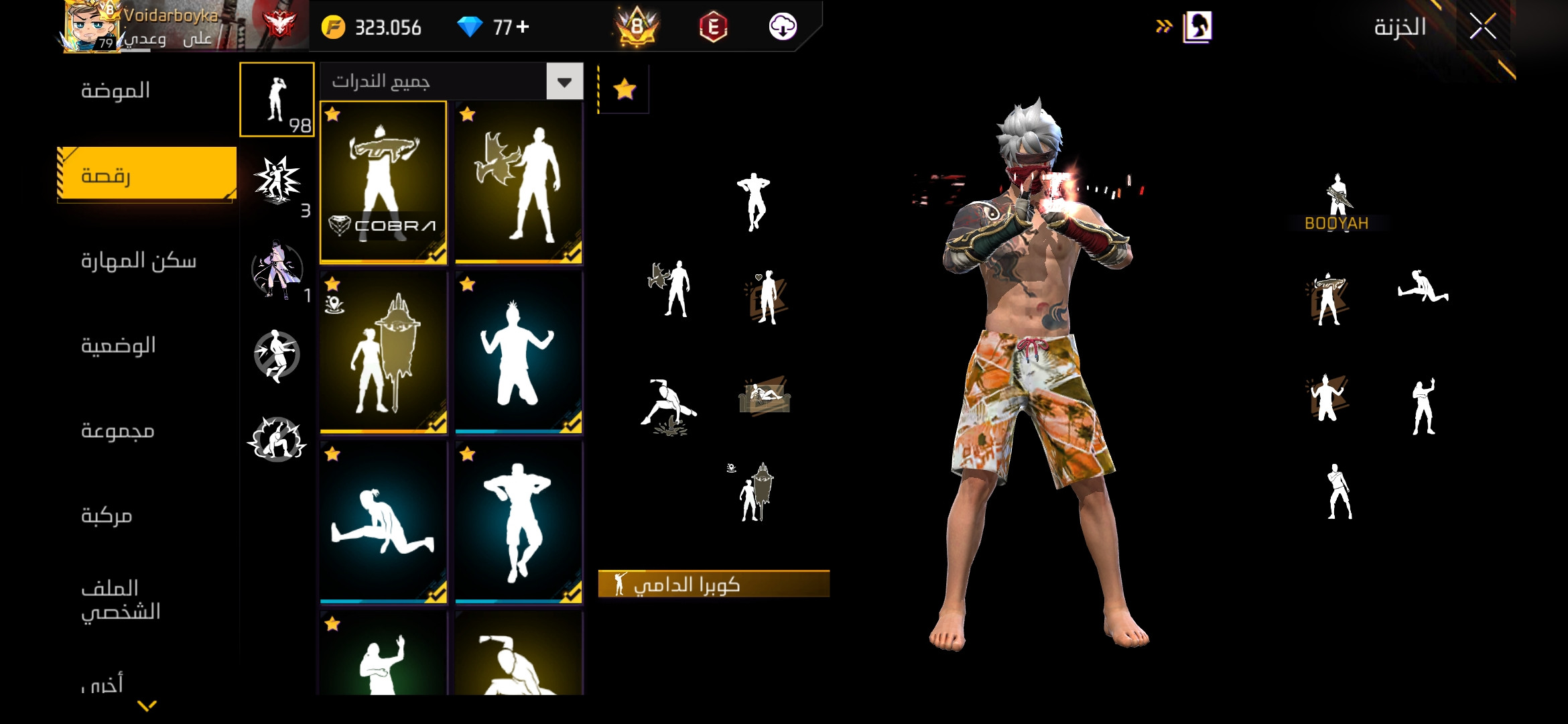Choose the split-leg stretch emote card
The width and height of the screenshot is (1568, 724).
pos(383,522)
